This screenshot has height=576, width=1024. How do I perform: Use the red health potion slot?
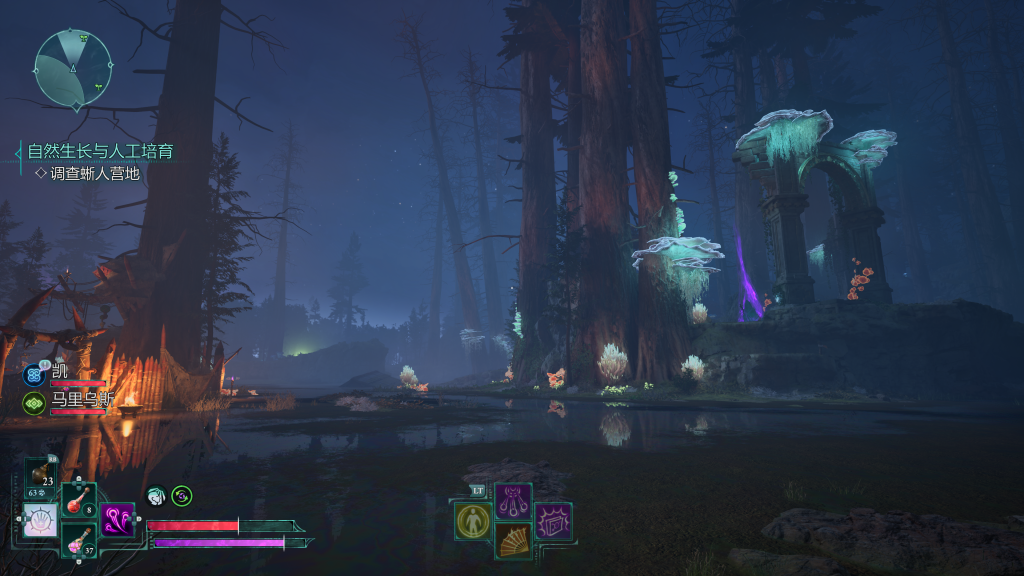coord(79,499)
